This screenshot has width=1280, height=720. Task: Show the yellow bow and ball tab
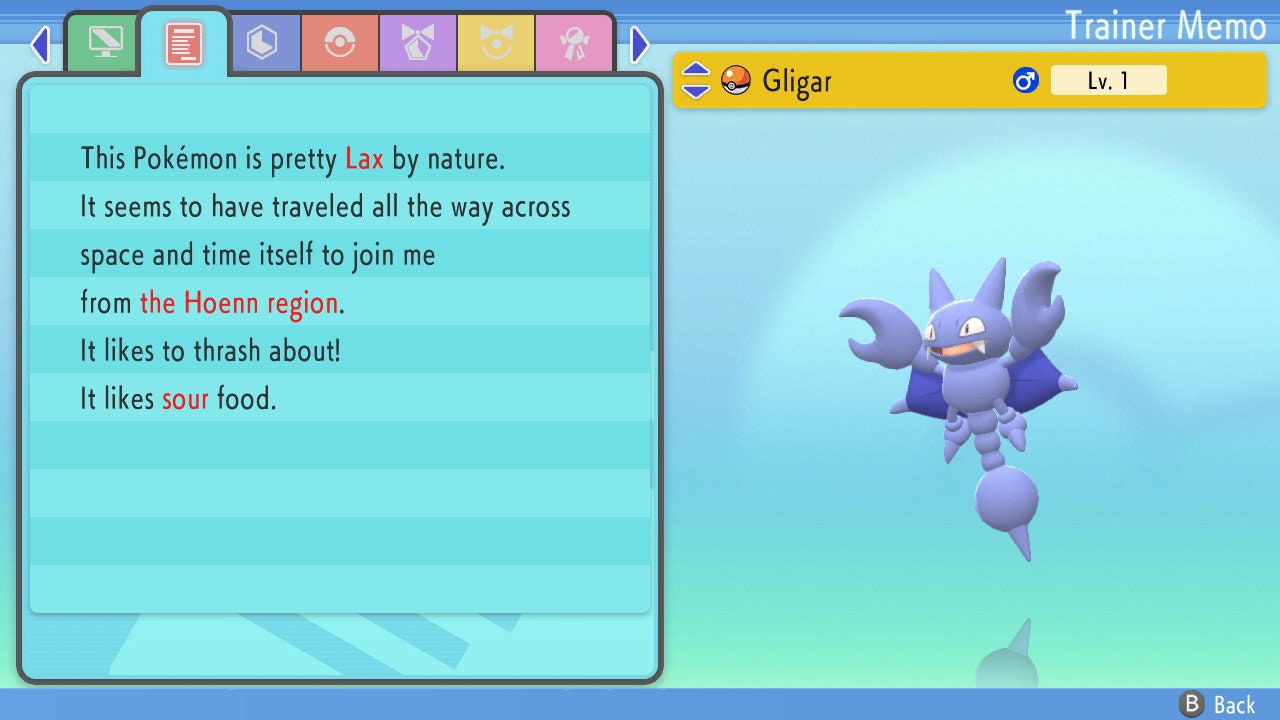[x=496, y=43]
